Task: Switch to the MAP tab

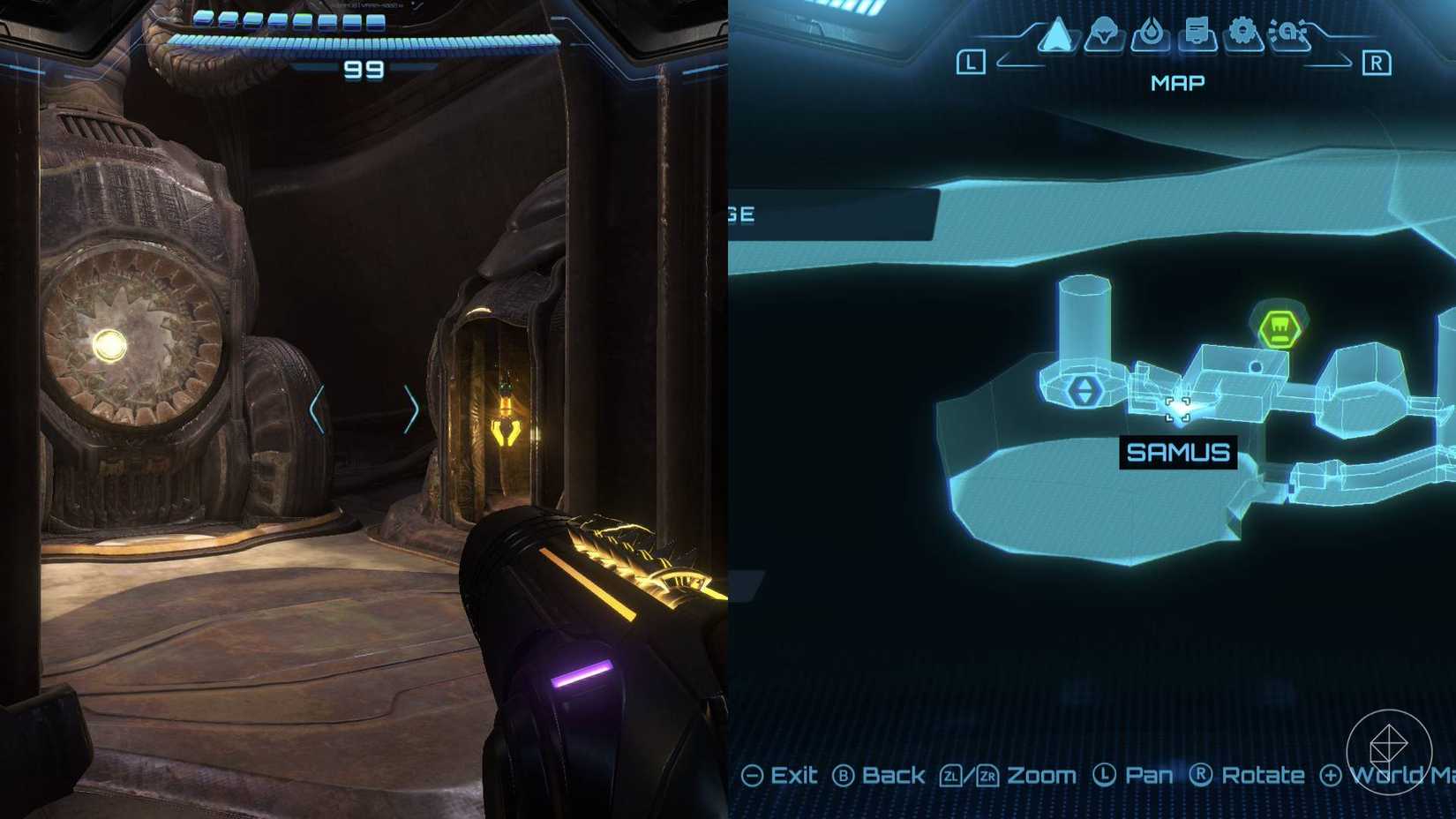Action: [1177, 82]
